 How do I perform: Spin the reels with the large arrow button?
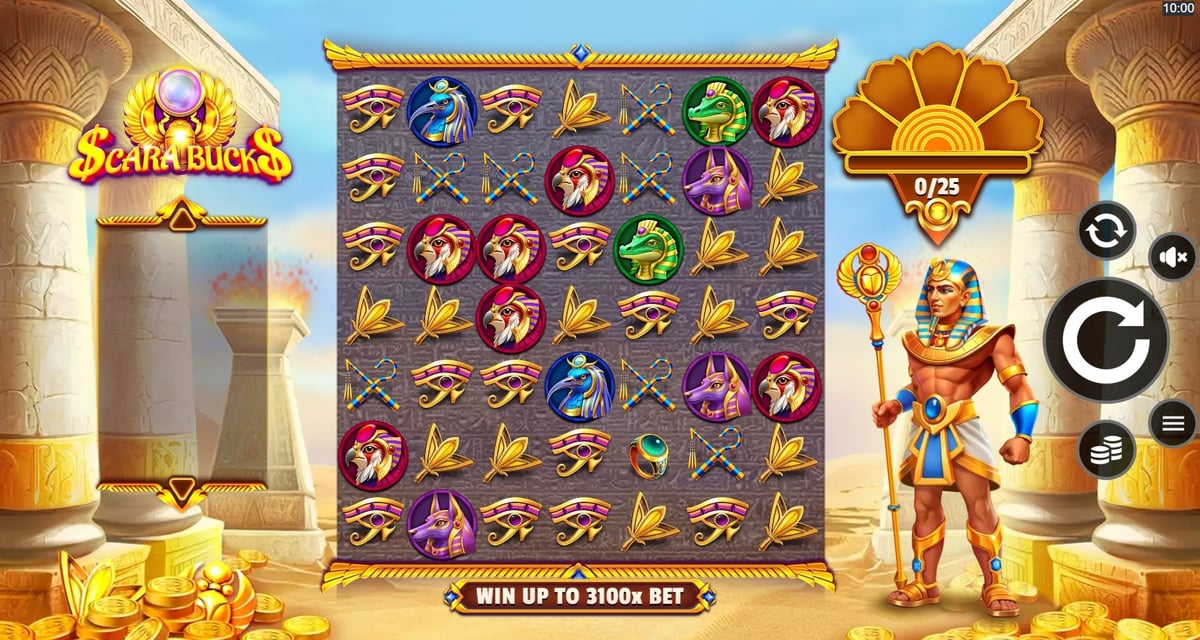tap(1105, 340)
